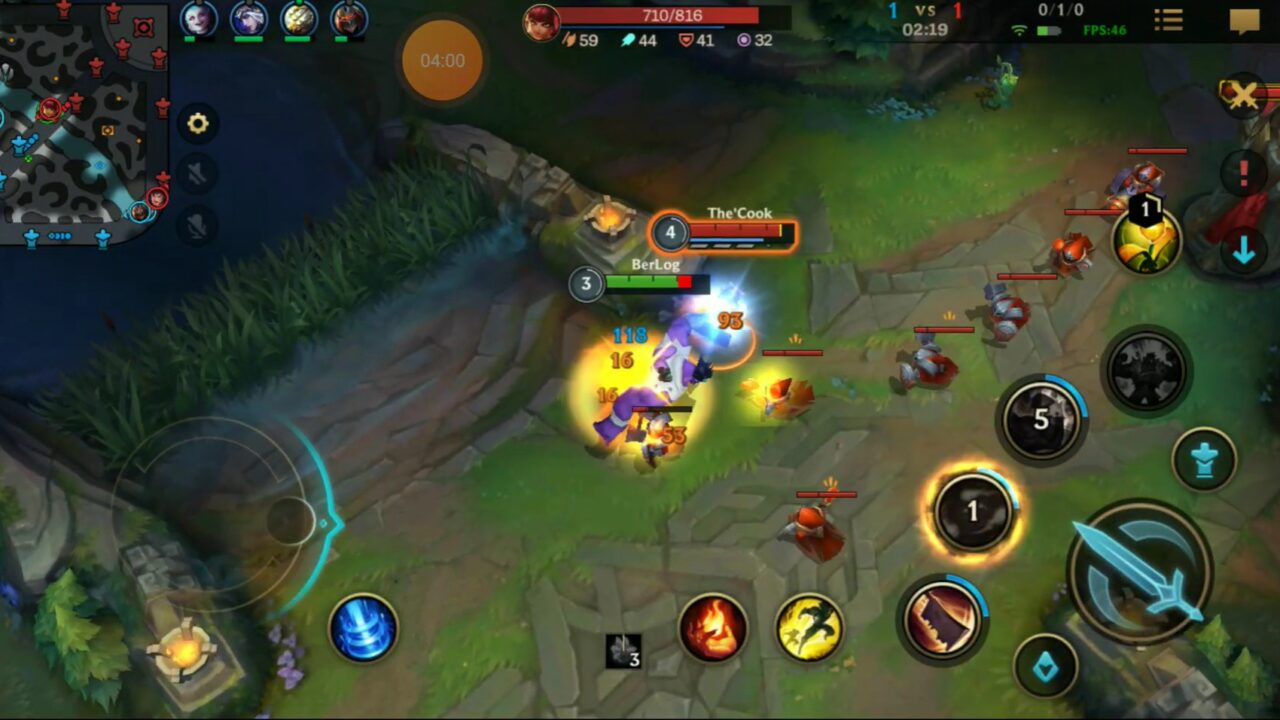Cast the green dragon-claw summoner spell

tap(810, 629)
